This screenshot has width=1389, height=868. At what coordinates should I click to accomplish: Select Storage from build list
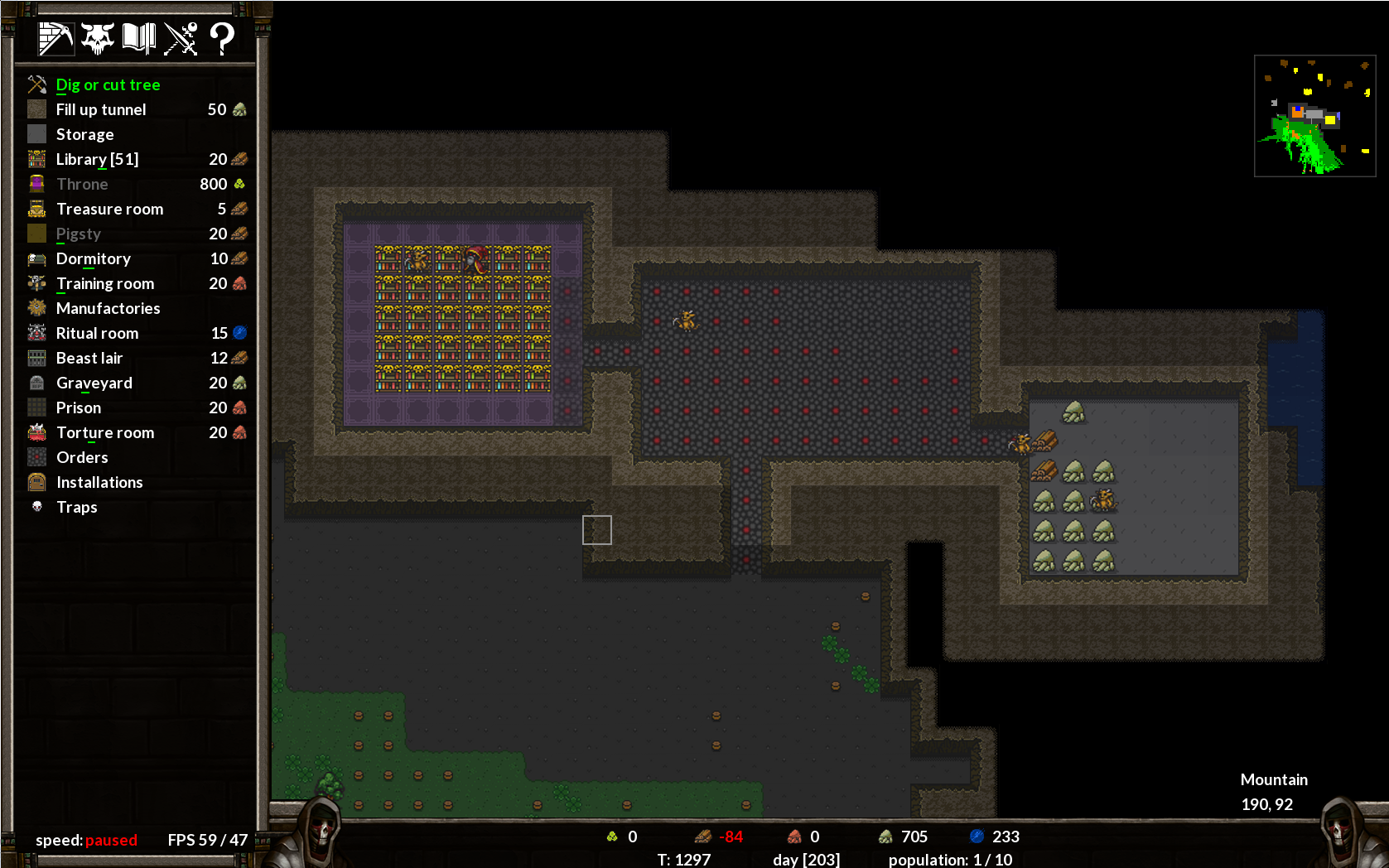(84, 134)
